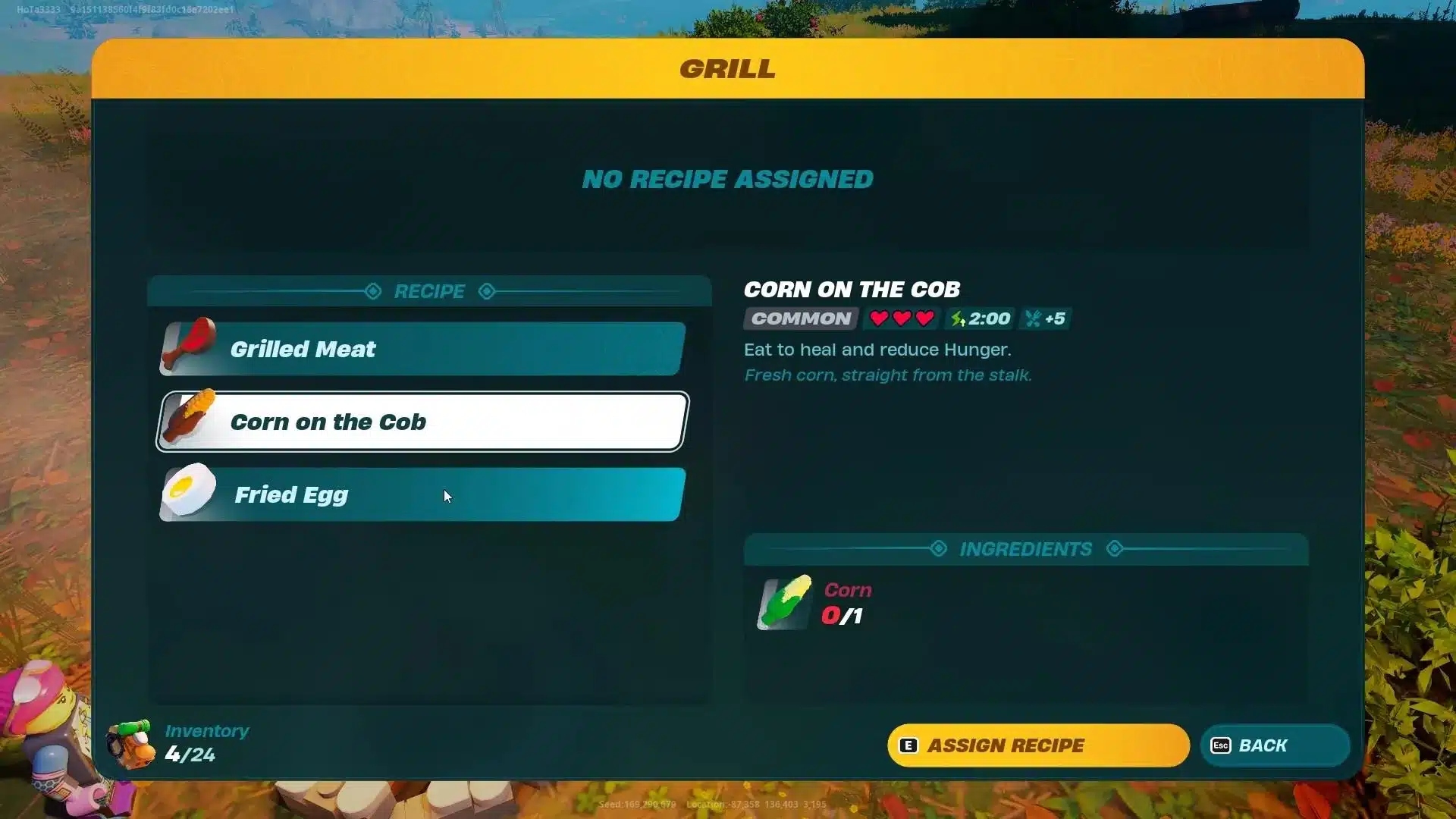Select the Grilled Meat recipe entry
The height and width of the screenshot is (819, 1456).
[422, 349]
